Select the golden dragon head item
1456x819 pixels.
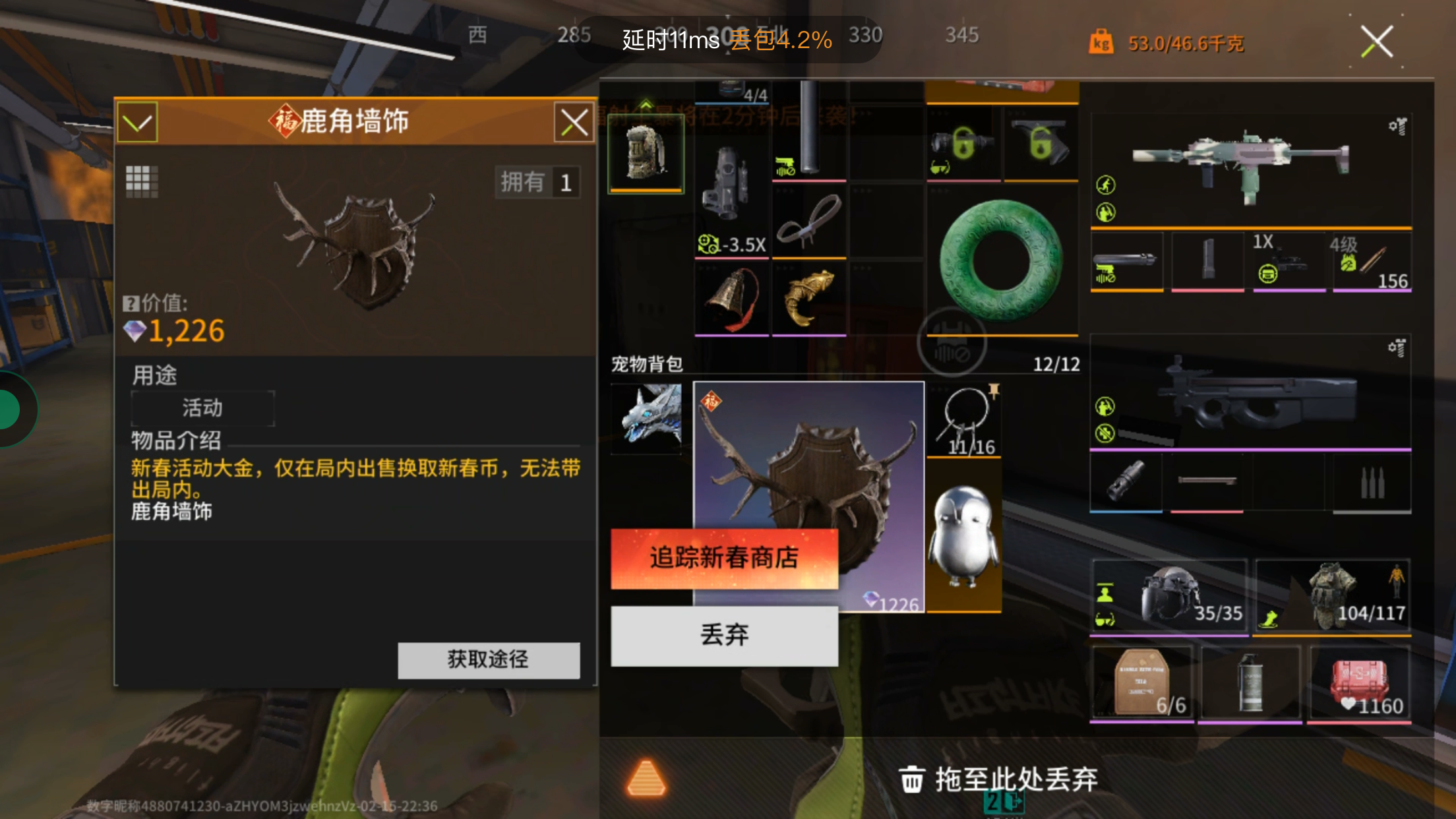(x=808, y=297)
